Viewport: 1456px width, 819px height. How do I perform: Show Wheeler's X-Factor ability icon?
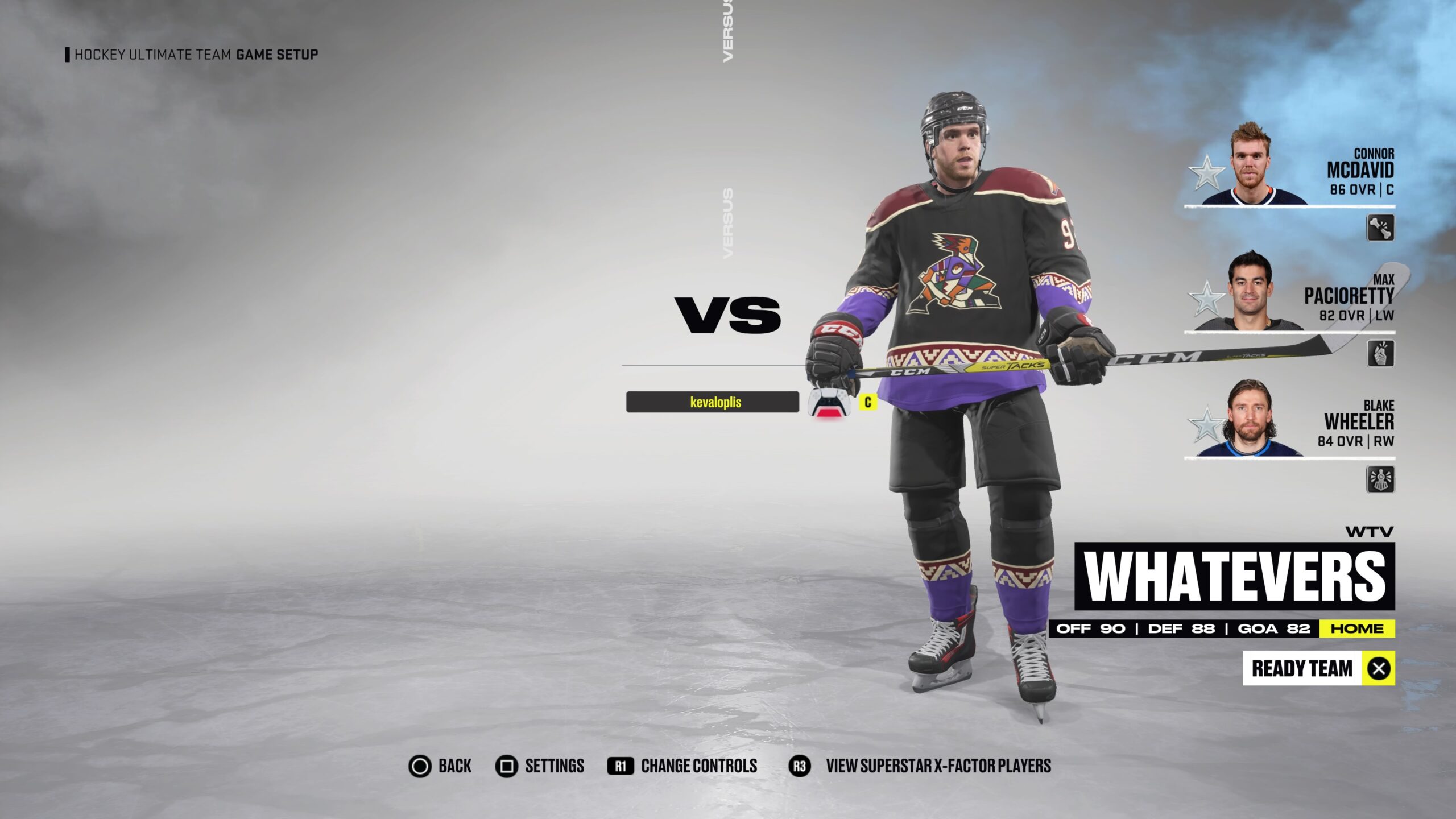point(1380,479)
